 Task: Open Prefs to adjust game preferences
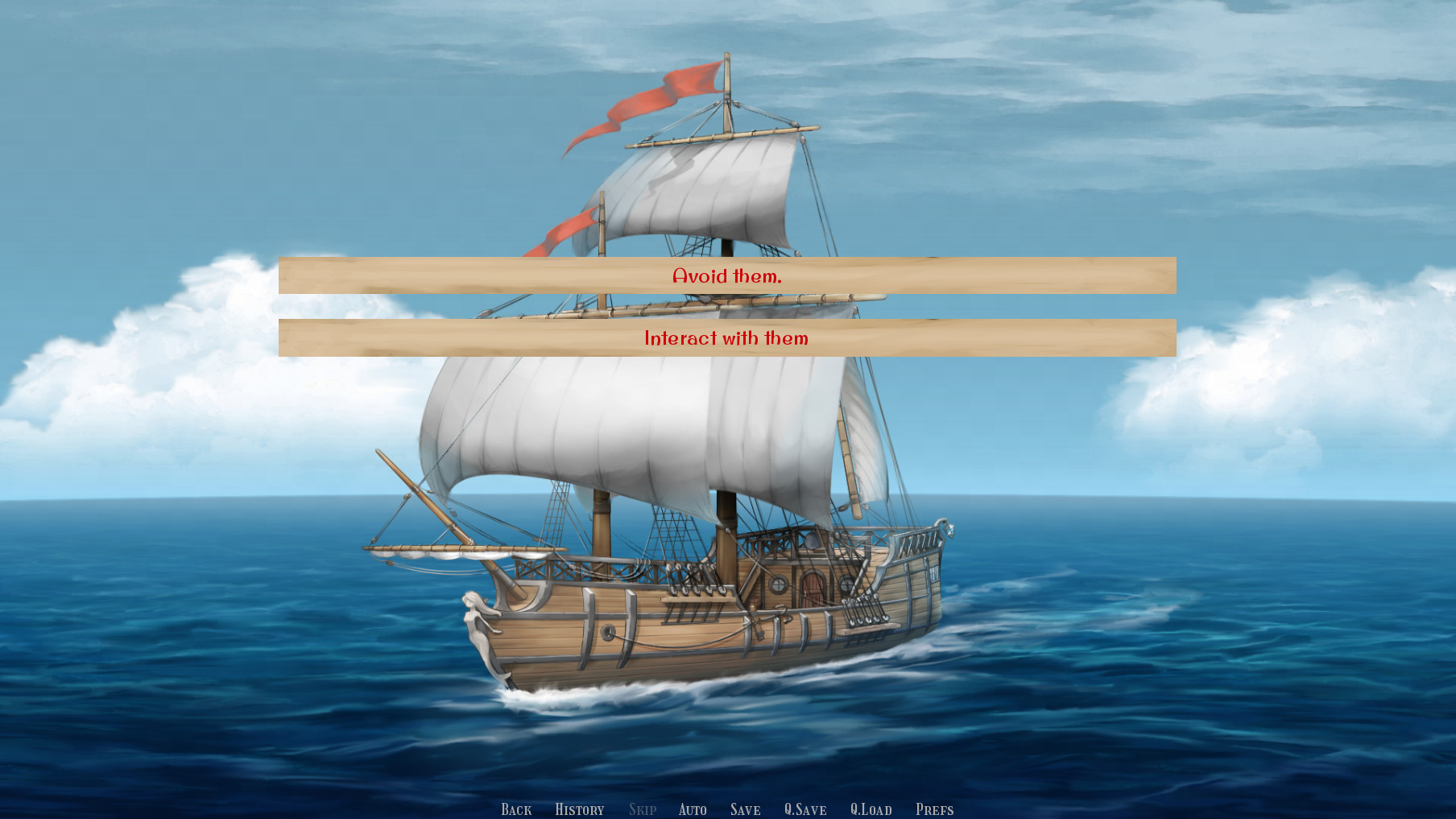click(x=934, y=809)
